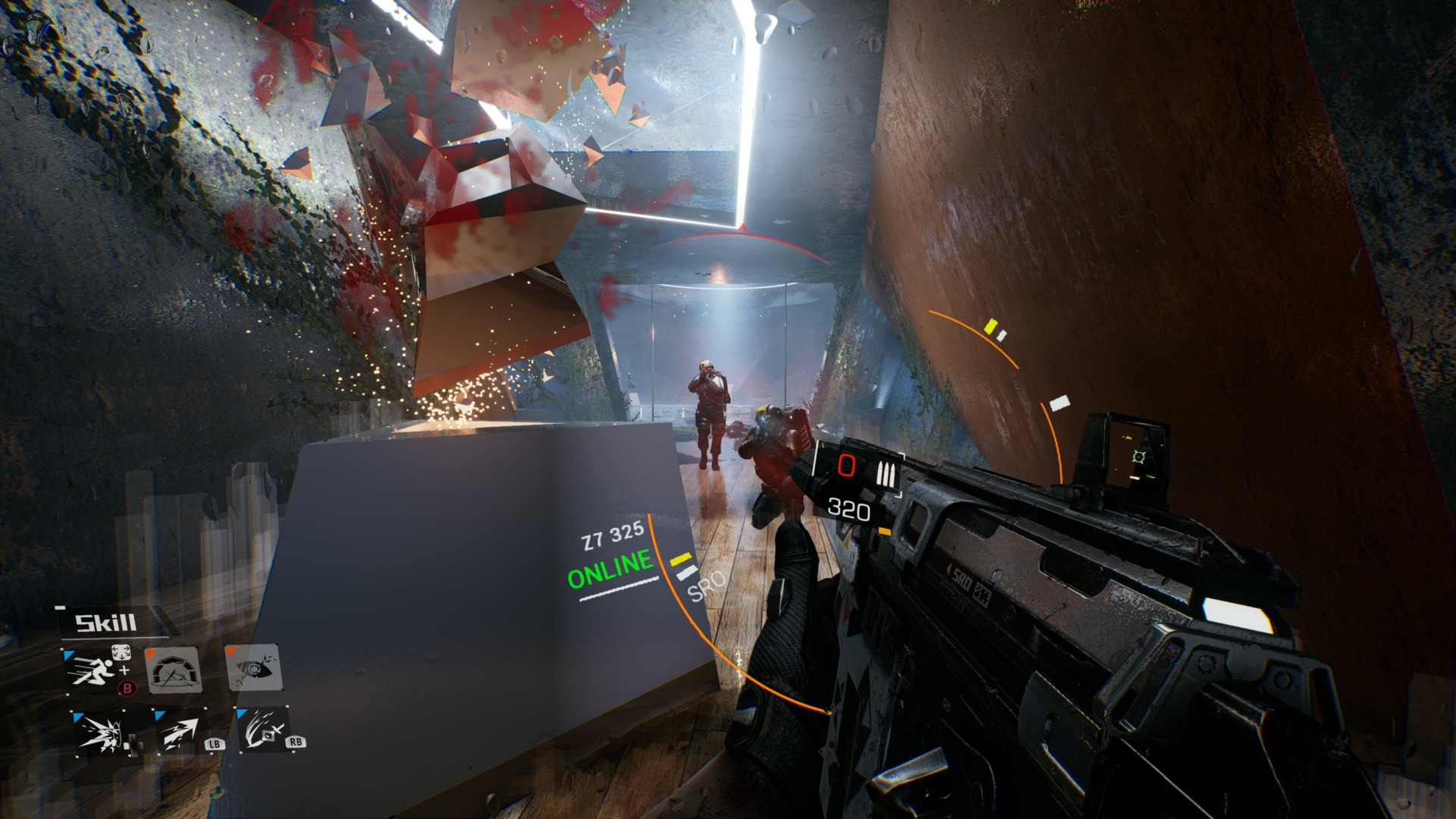
Task: Toggle the orange indicator on the eye skill
Action: tap(231, 651)
